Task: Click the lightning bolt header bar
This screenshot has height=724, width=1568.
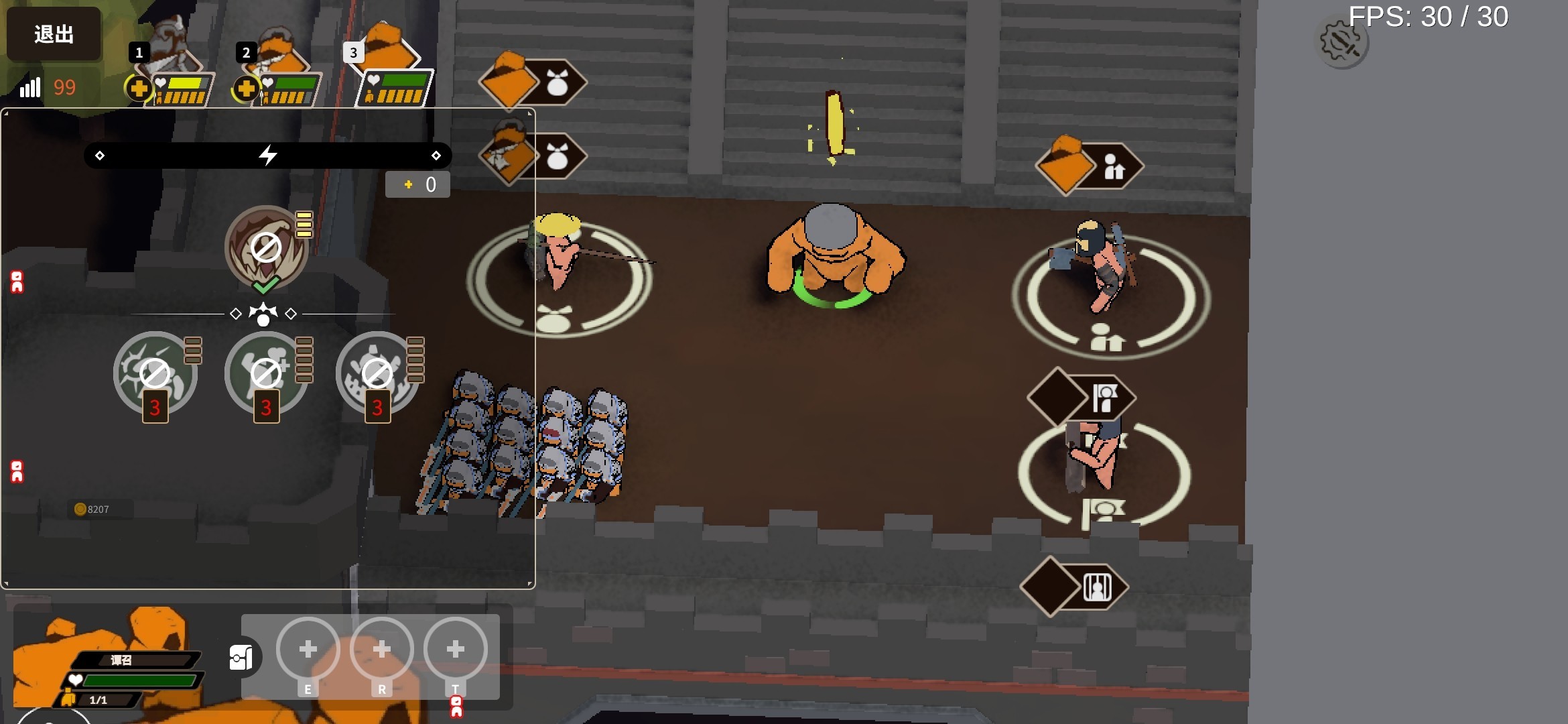Action: (x=267, y=156)
